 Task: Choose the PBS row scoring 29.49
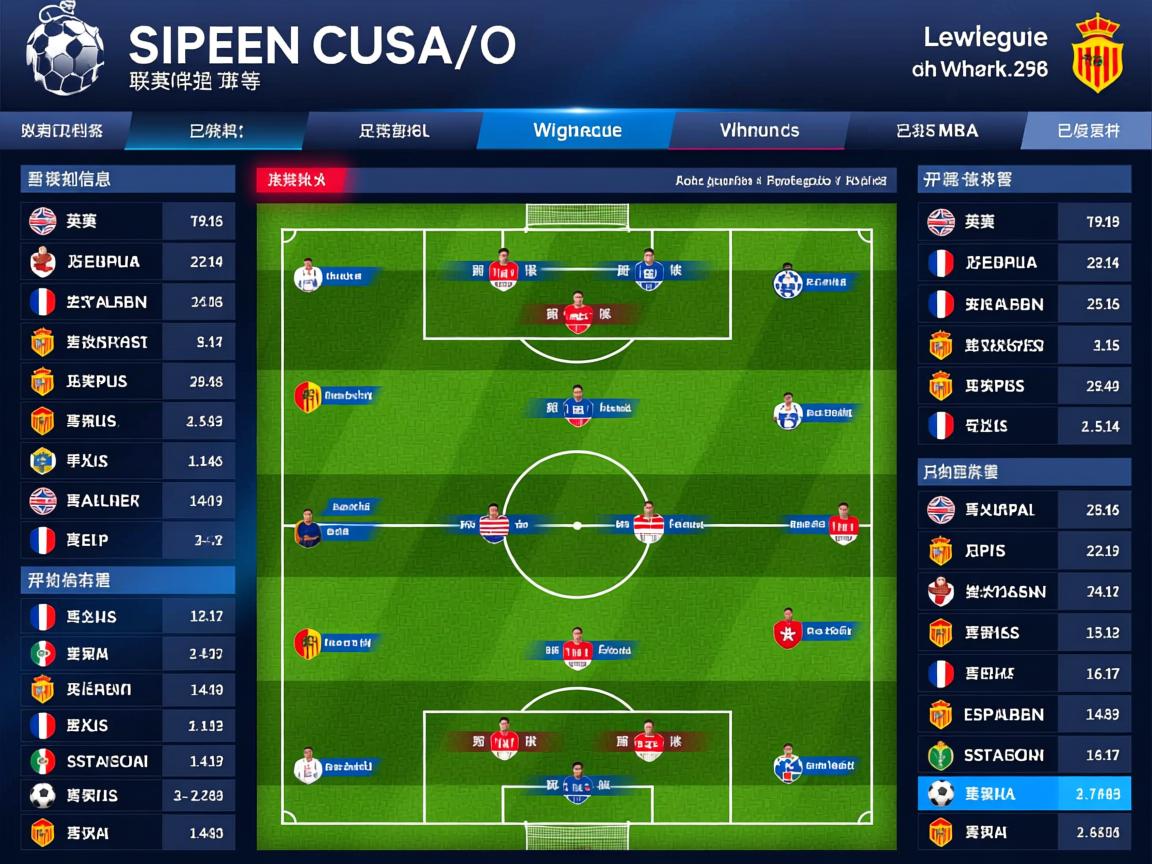click(1024, 386)
